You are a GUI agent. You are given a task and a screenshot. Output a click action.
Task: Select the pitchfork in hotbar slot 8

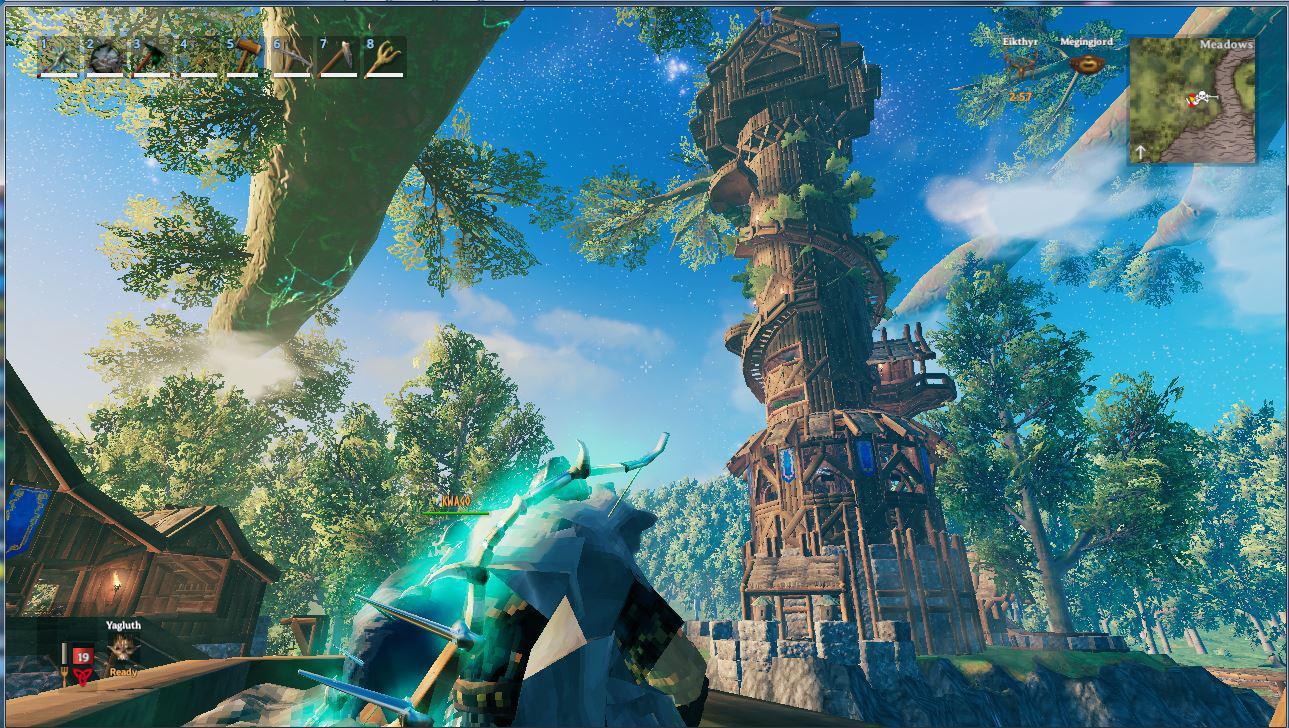tap(384, 57)
